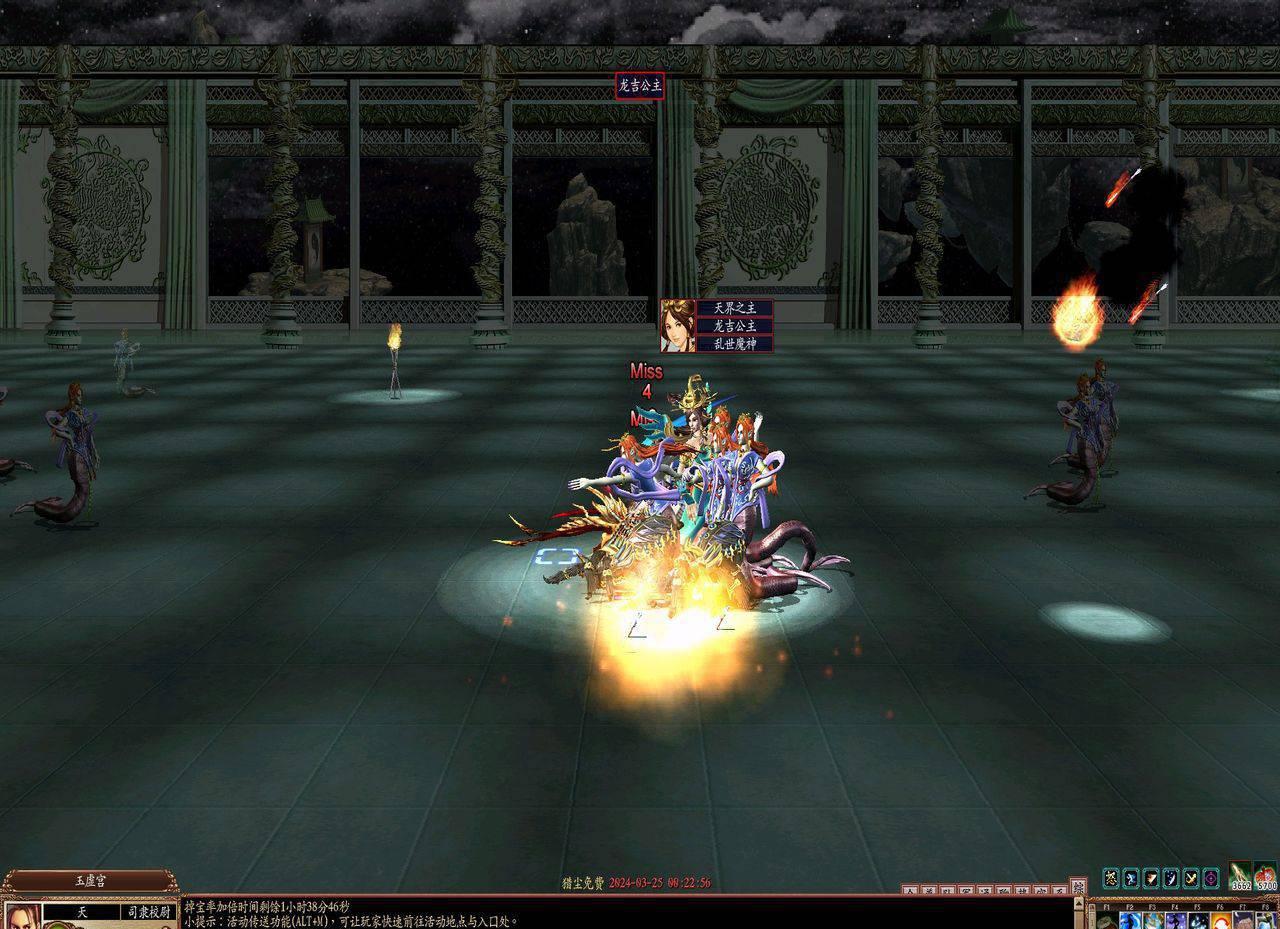This screenshot has height=929, width=1280.
Task: Click the player character portrait
Action: pyautogui.click(x=22, y=916)
